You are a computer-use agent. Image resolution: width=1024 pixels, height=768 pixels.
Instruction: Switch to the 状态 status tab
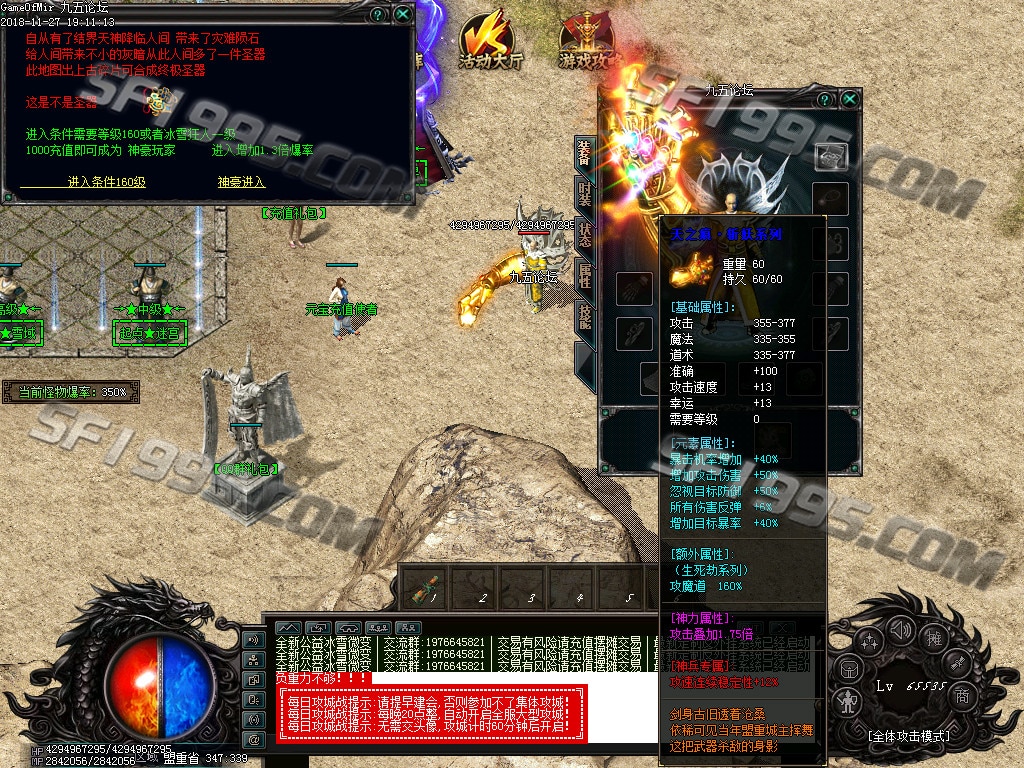585,235
